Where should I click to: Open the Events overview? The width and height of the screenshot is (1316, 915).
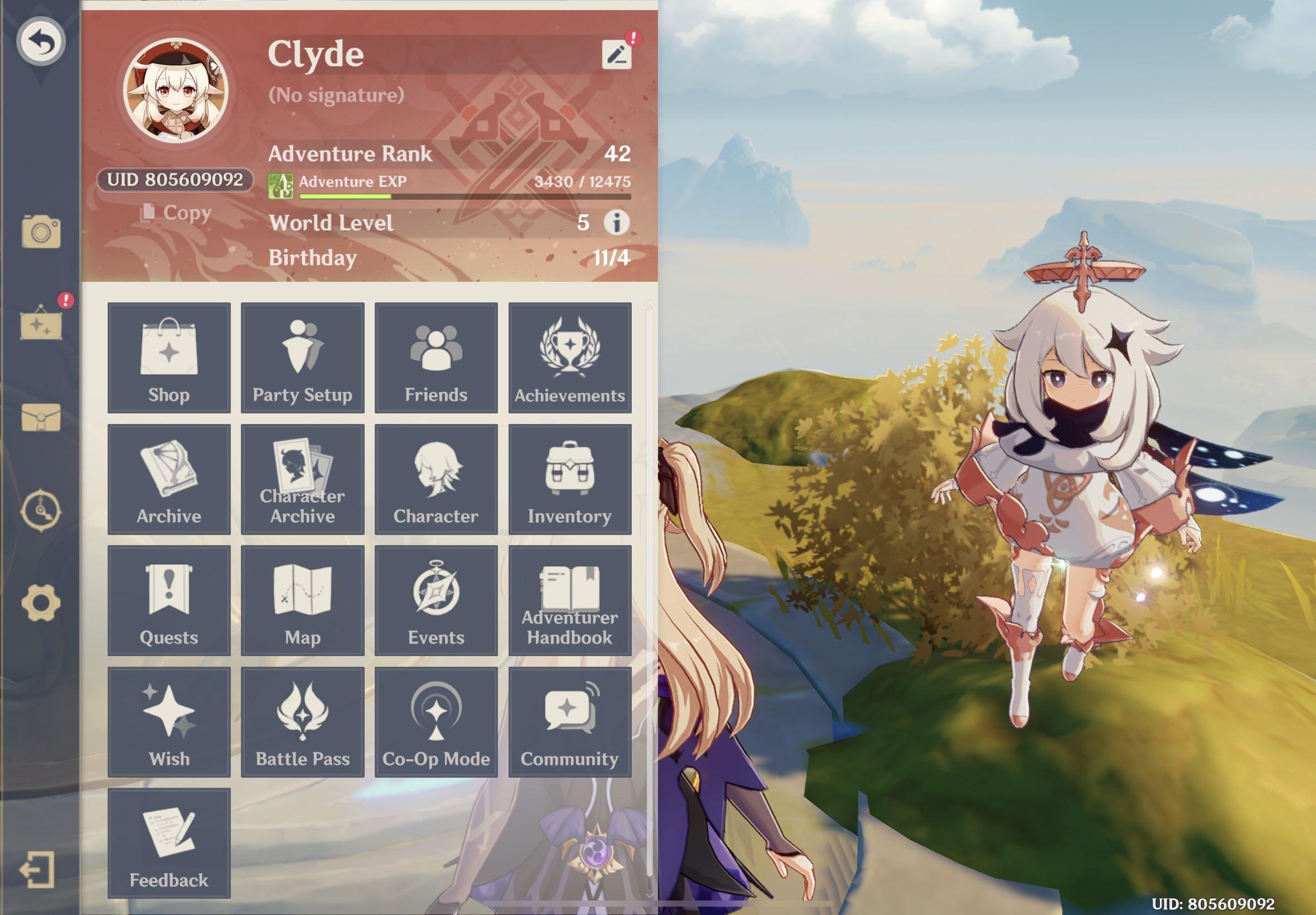(436, 600)
